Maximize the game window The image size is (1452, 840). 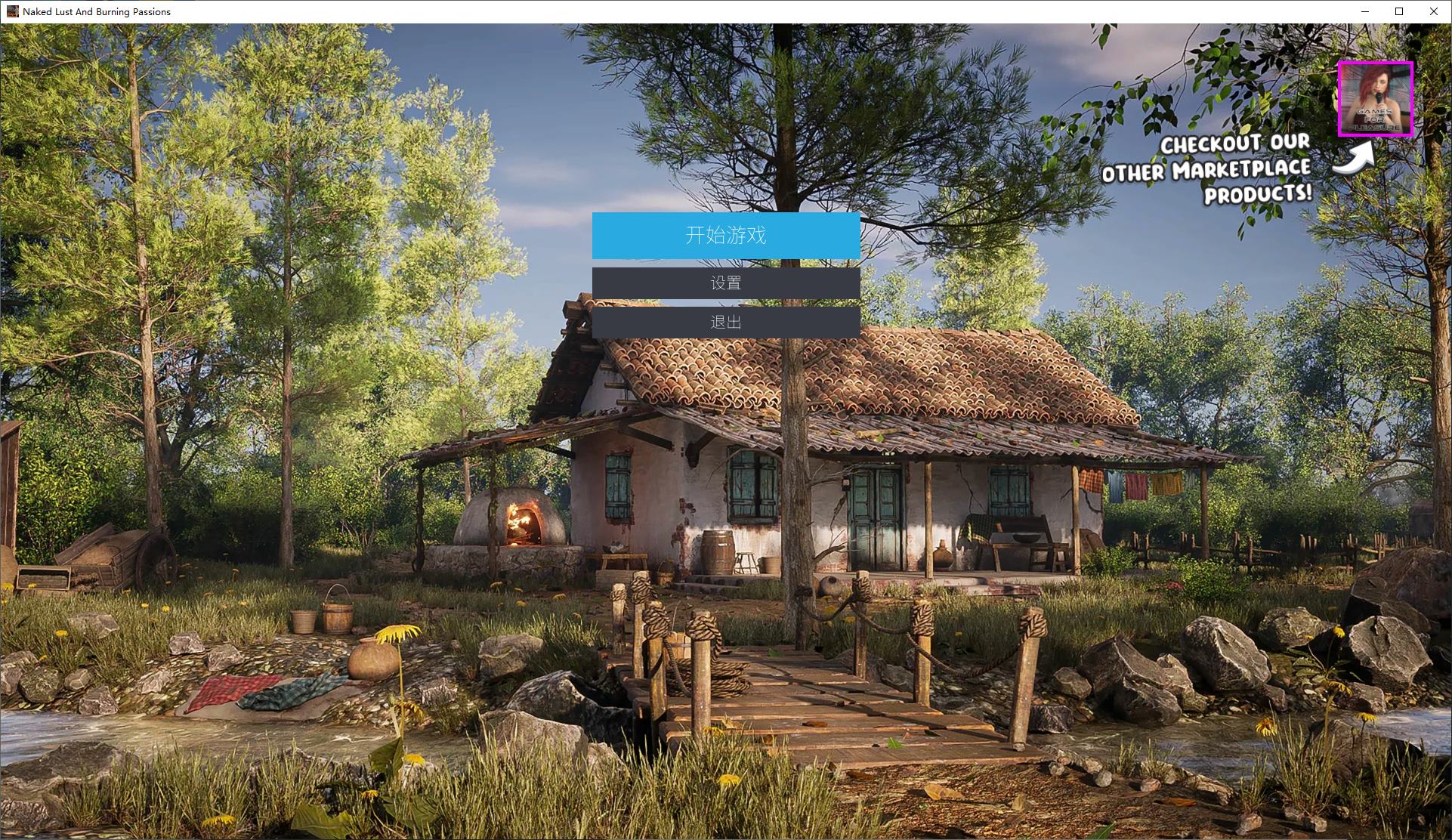1399,11
